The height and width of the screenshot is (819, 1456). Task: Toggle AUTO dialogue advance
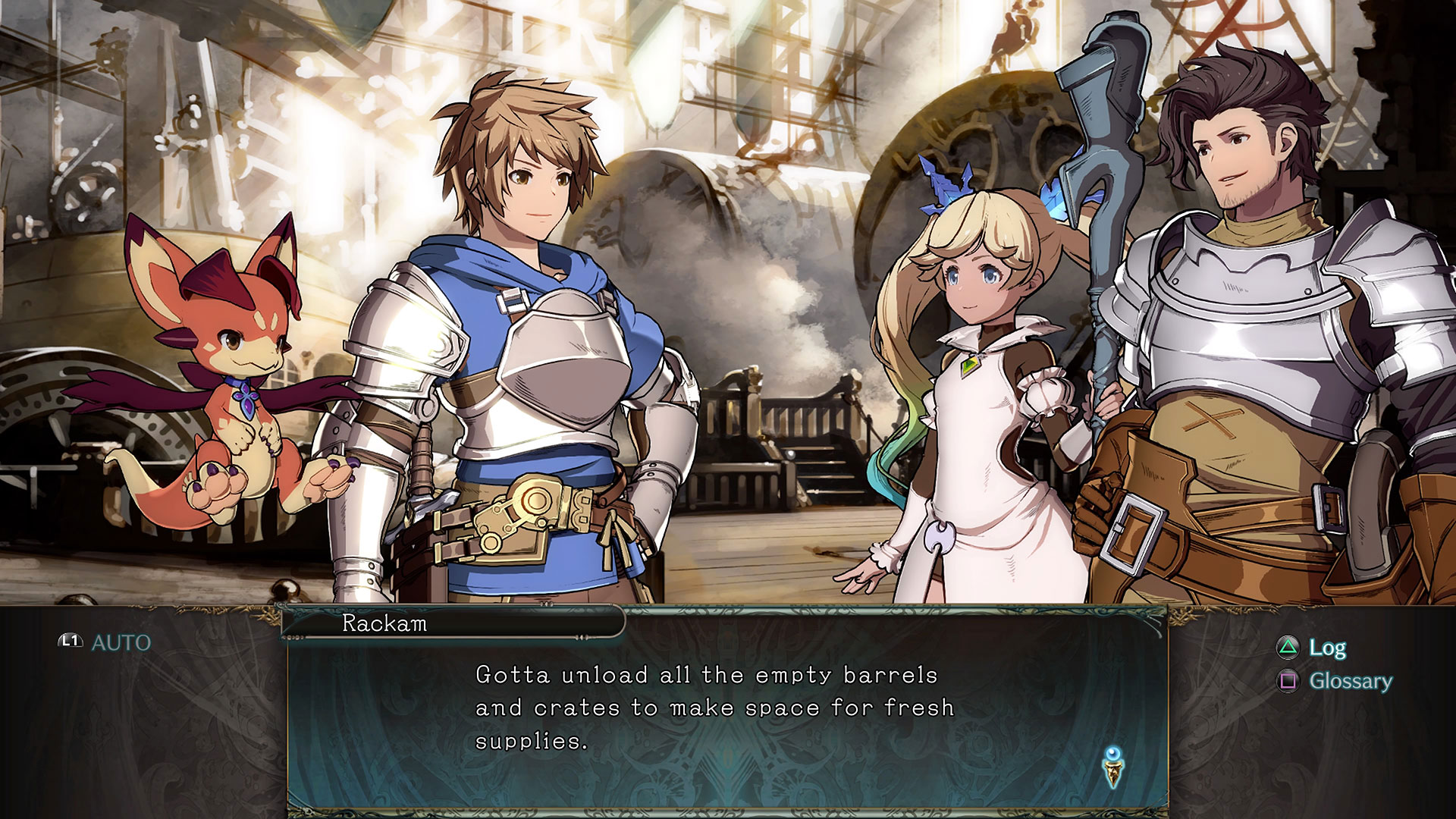pyautogui.click(x=106, y=642)
